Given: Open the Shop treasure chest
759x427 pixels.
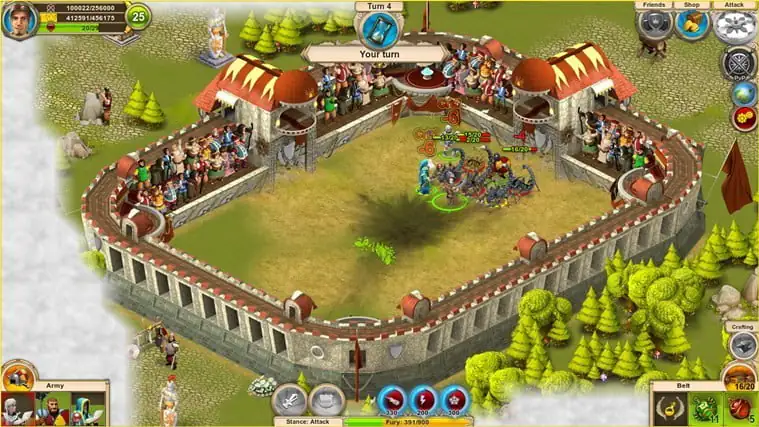Looking at the screenshot, I should click(692, 24).
